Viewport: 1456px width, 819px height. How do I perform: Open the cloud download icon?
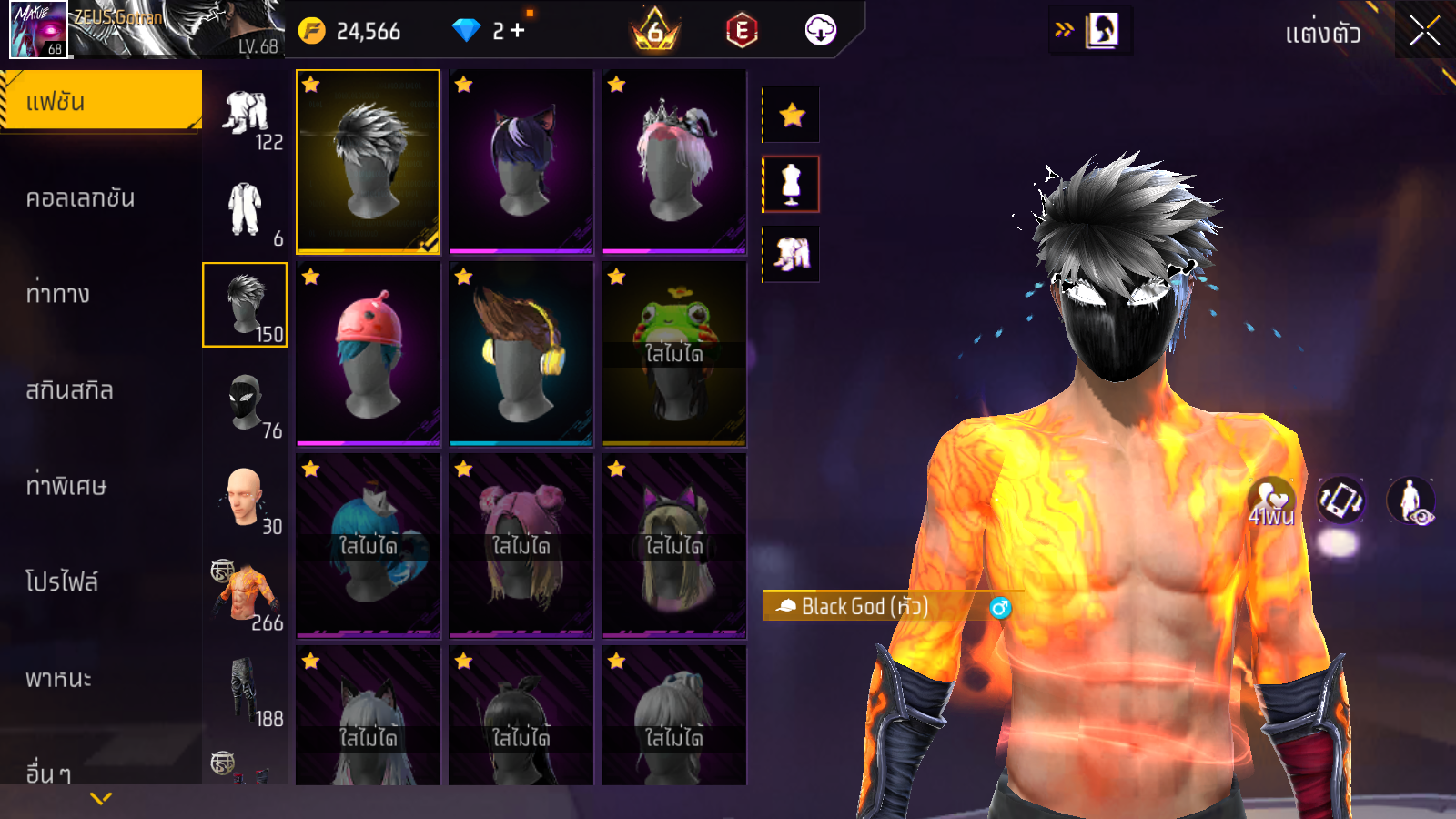[820, 31]
